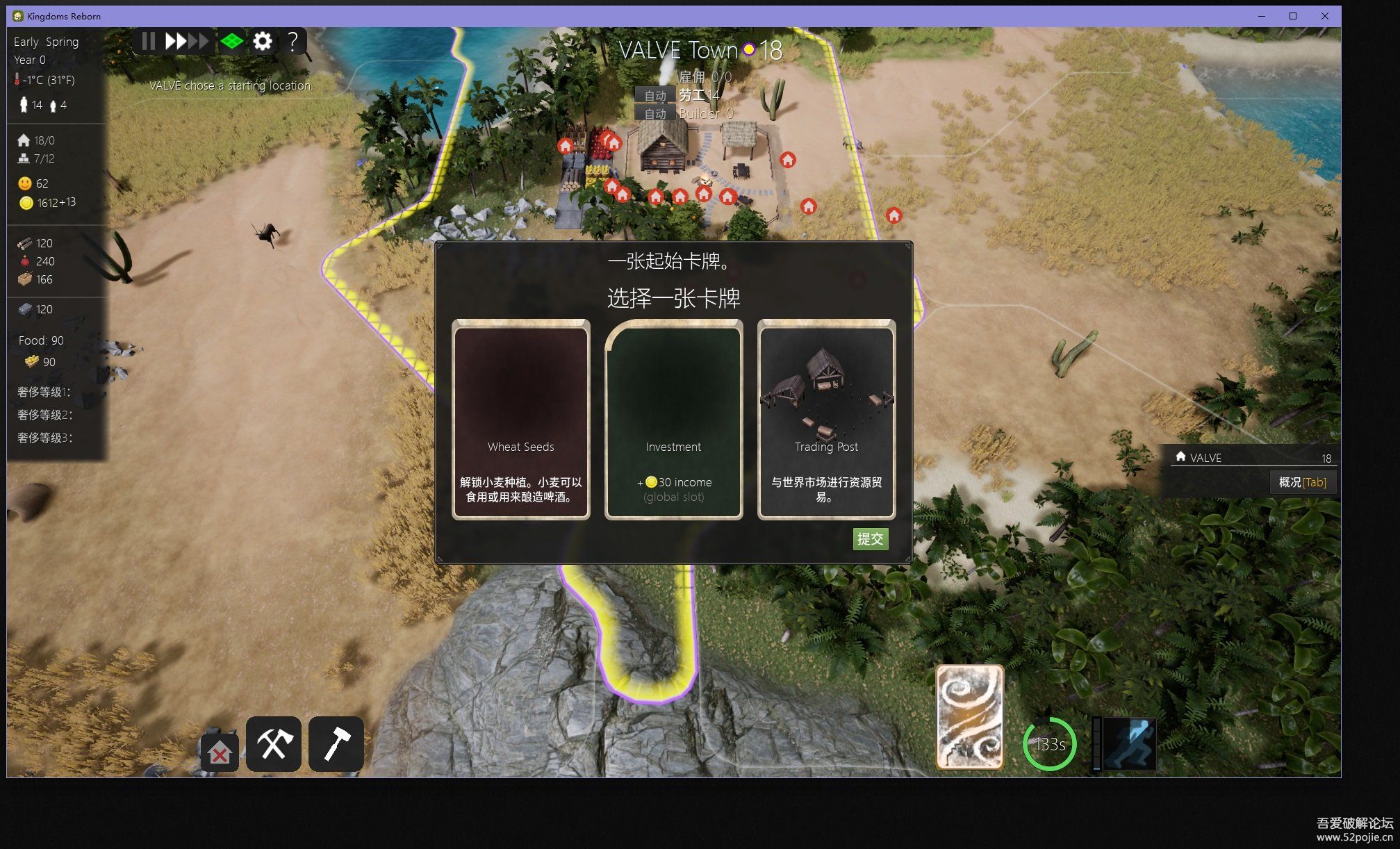Open settings via the gear icon

click(x=263, y=42)
